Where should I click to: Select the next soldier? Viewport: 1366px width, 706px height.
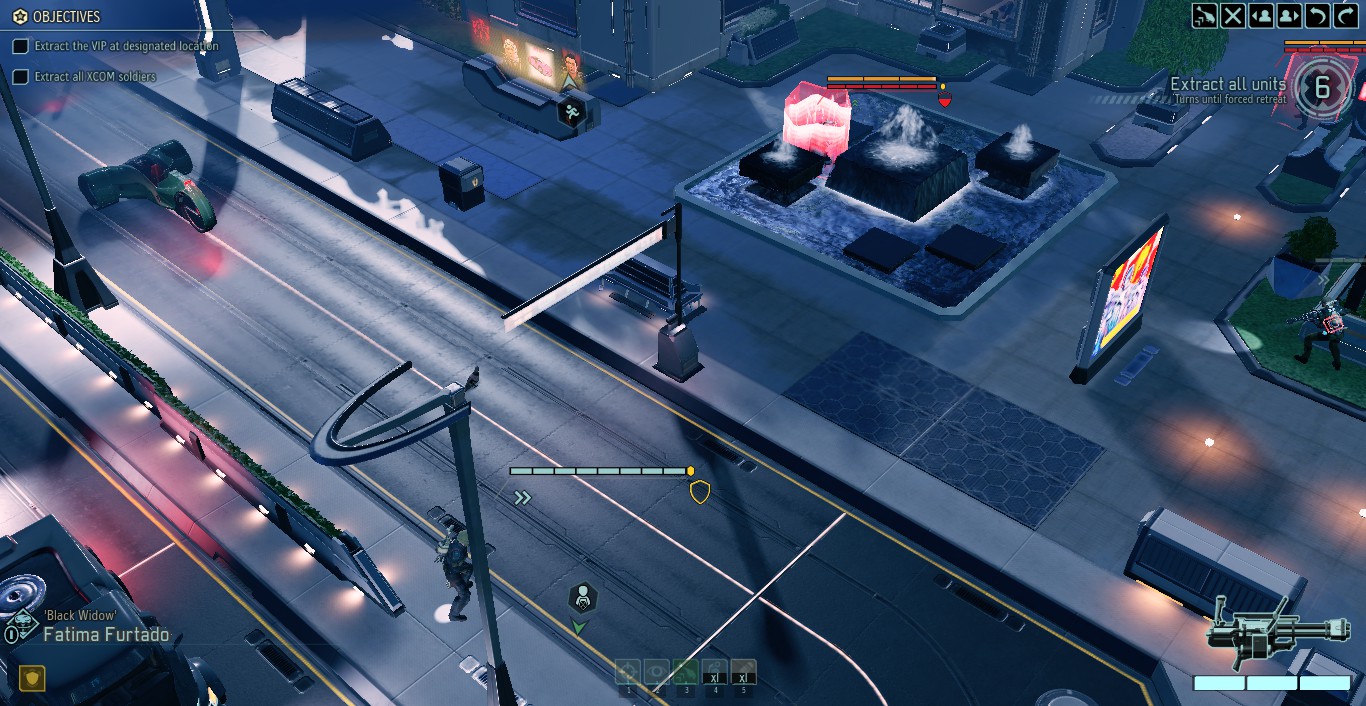click(x=1289, y=15)
